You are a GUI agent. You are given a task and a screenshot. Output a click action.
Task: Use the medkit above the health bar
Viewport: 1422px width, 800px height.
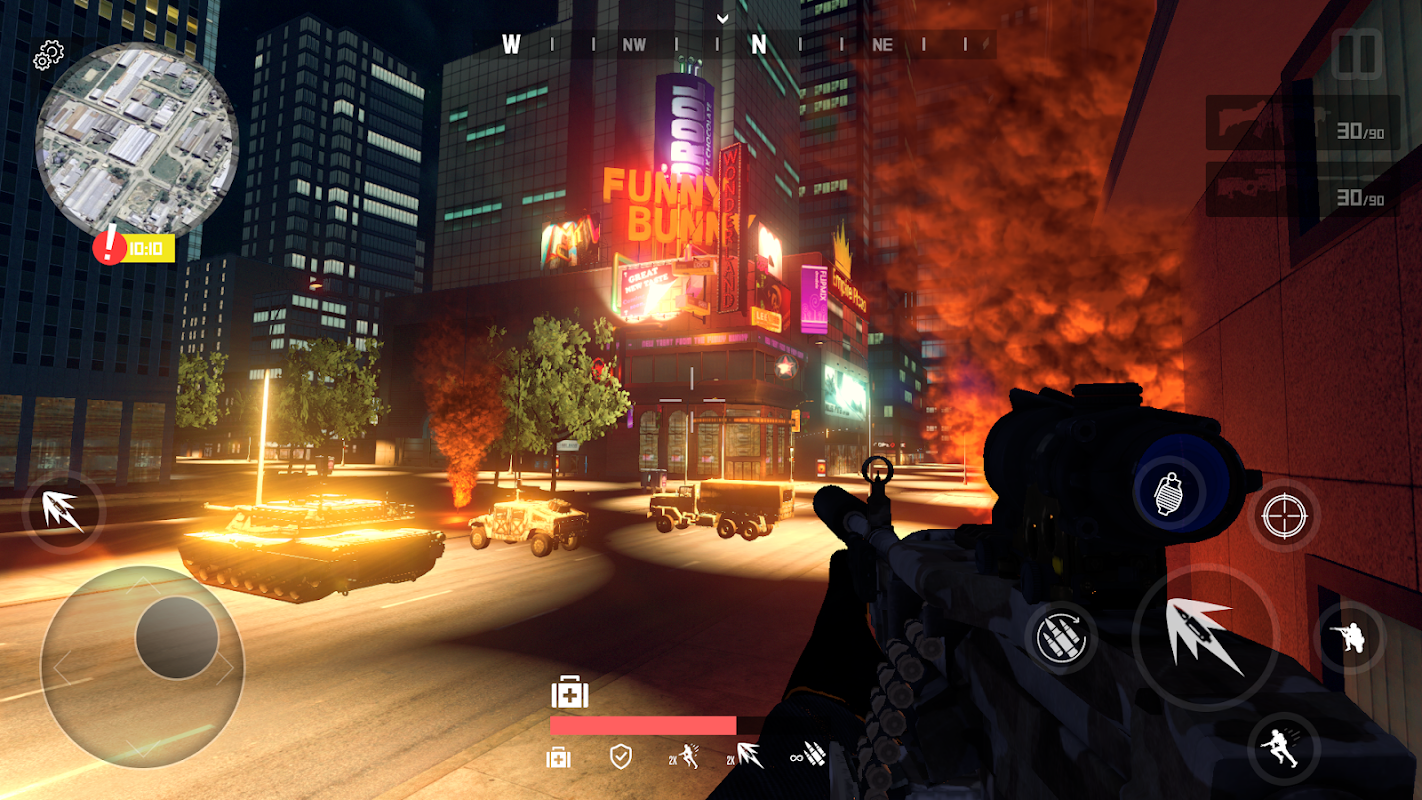pyautogui.click(x=569, y=693)
